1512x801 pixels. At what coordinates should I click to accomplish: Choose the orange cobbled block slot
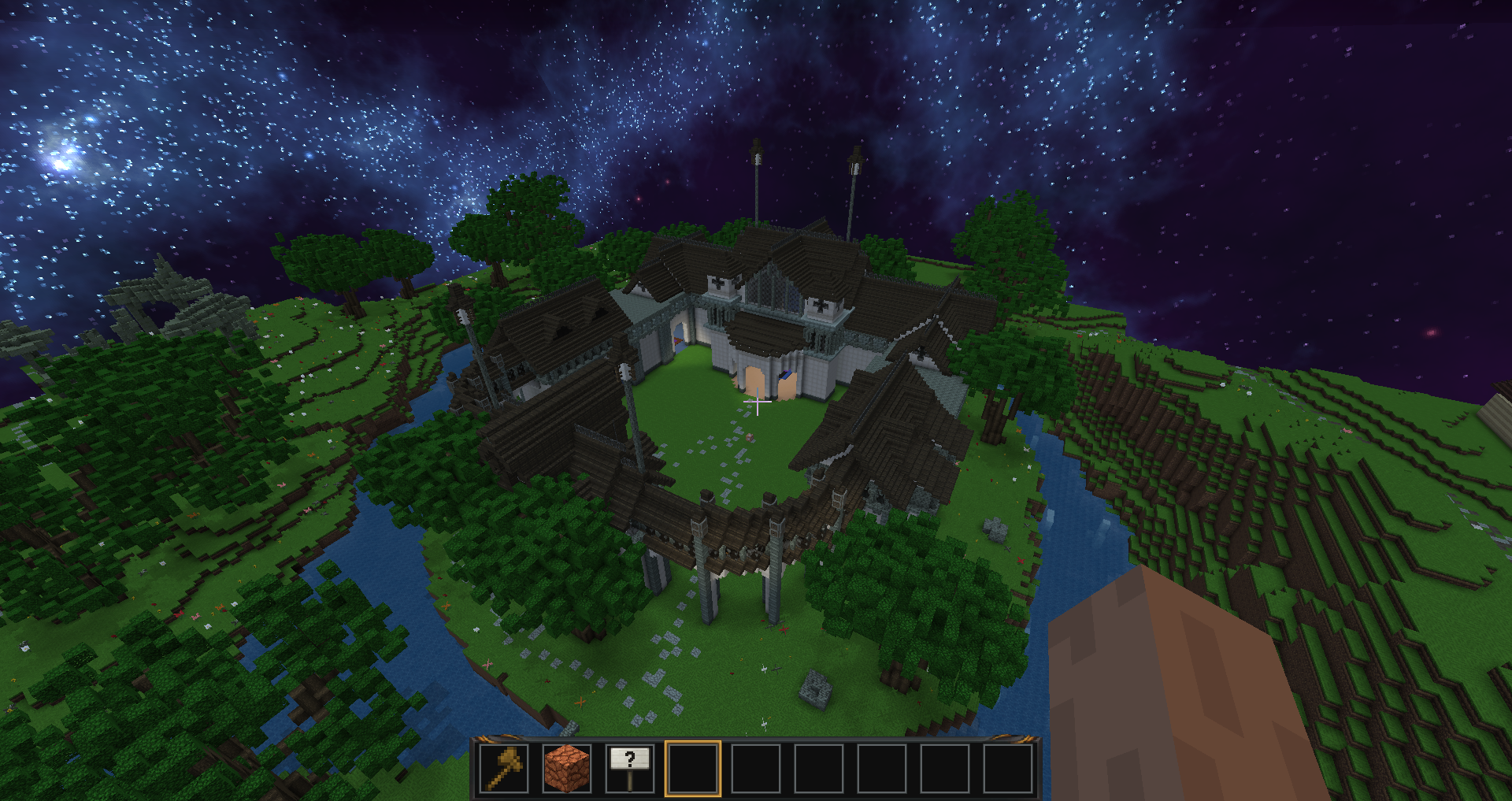click(x=567, y=768)
